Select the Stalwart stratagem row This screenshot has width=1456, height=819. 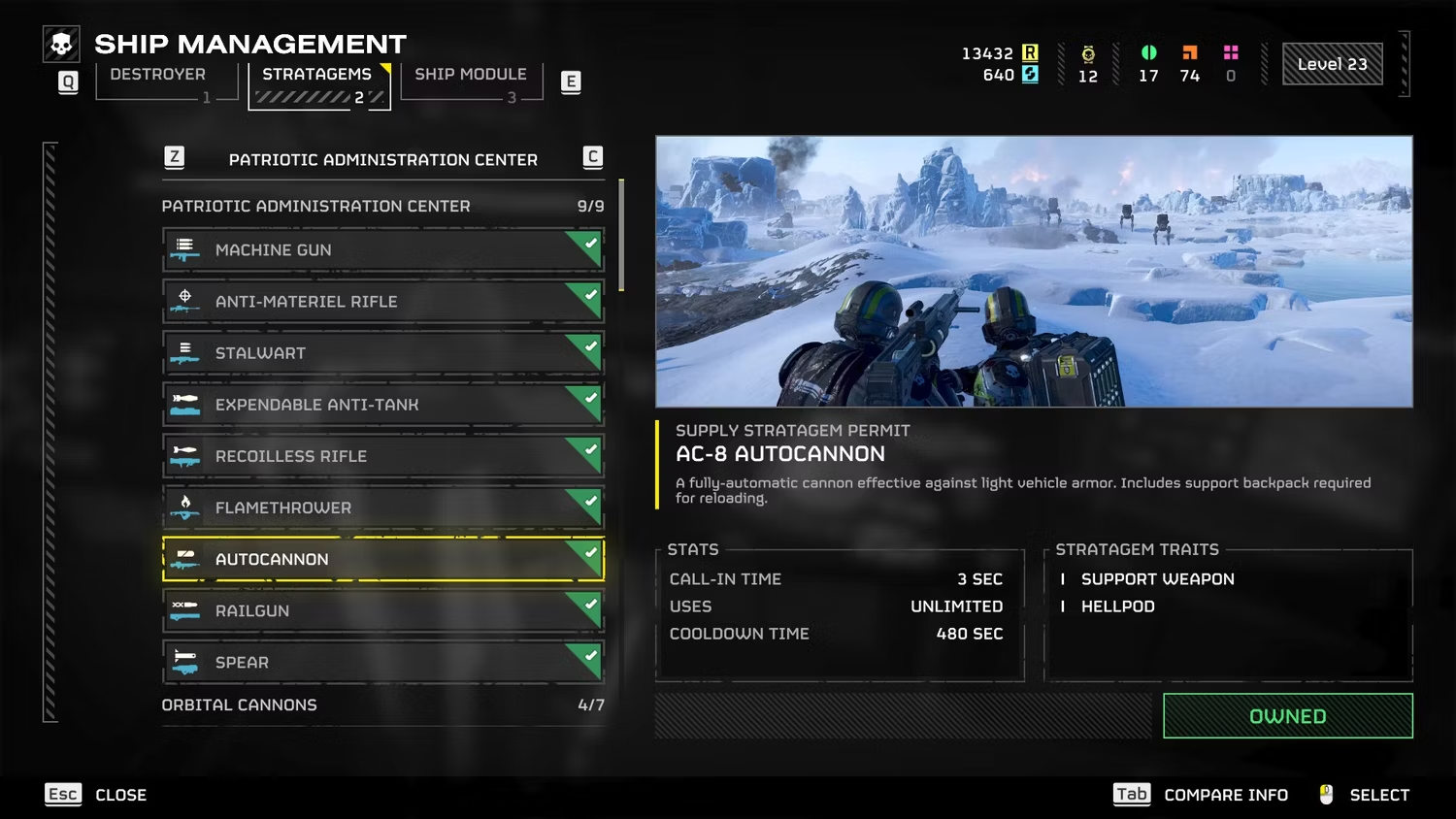(x=383, y=353)
